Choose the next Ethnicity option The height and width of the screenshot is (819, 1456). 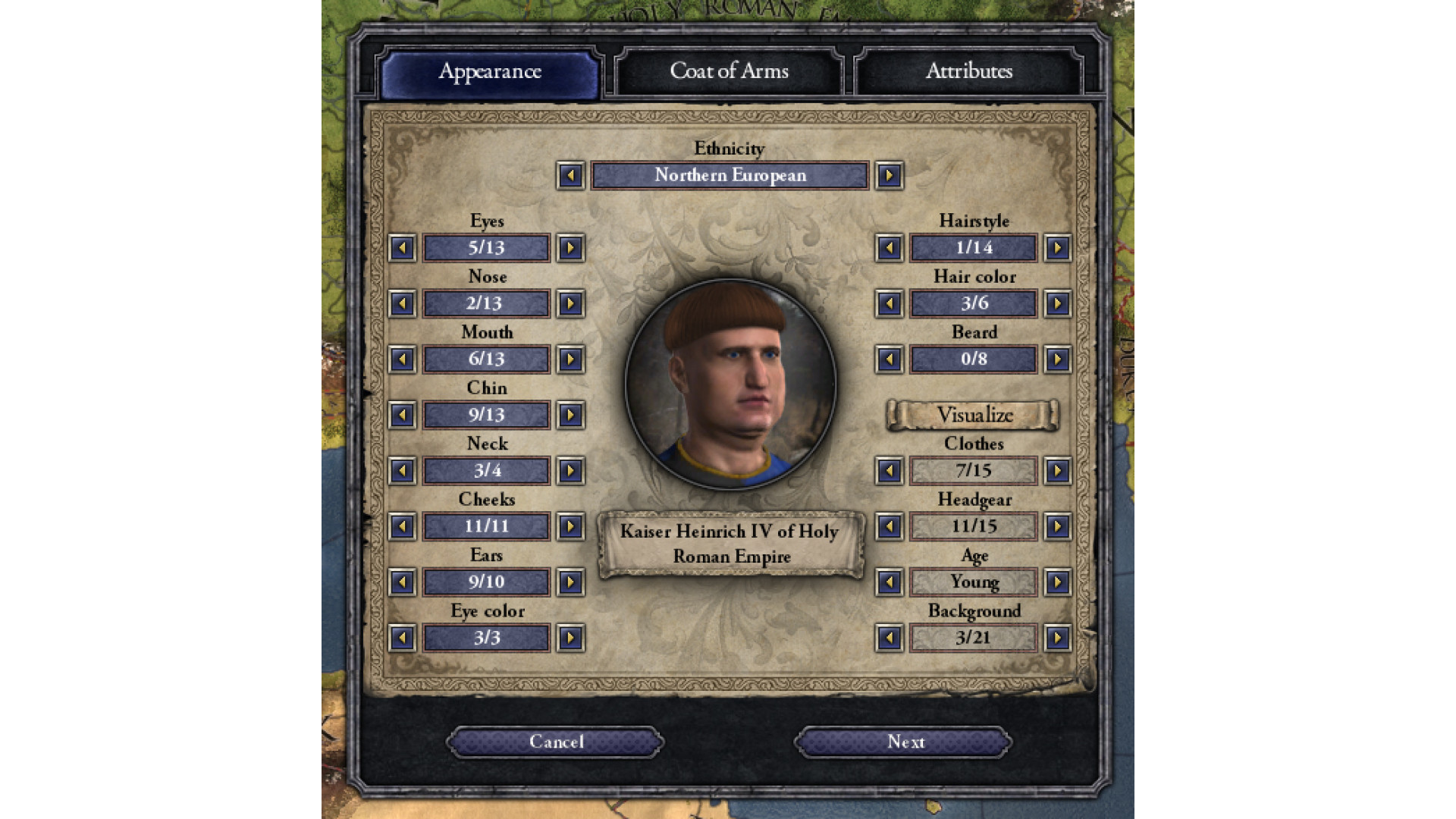[x=889, y=176]
